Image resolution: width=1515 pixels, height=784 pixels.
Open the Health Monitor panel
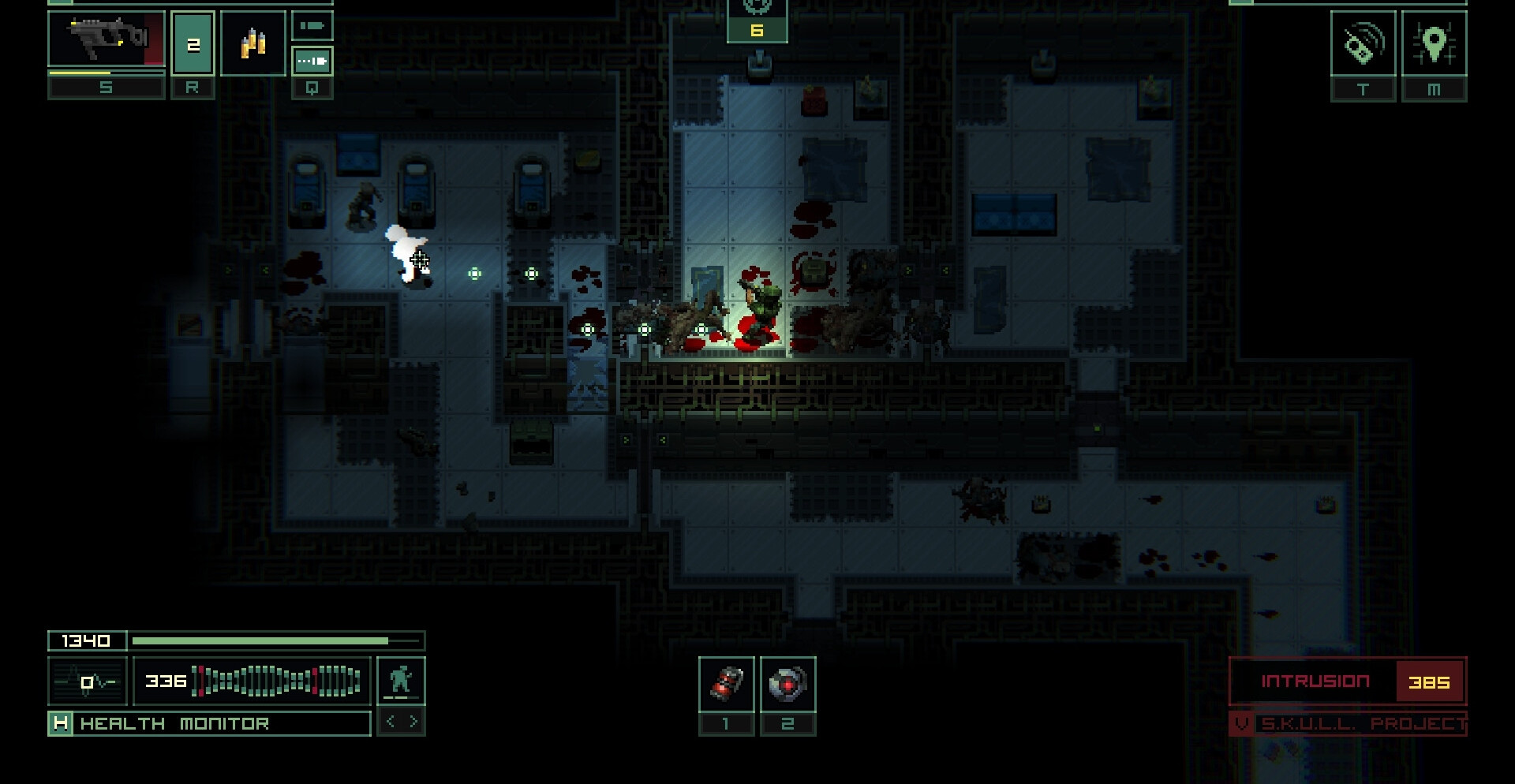tap(210, 723)
